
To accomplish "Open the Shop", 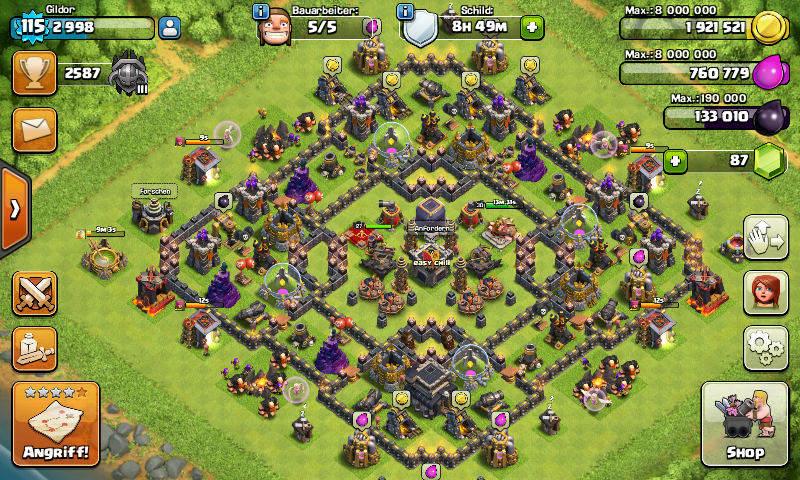I will (x=748, y=424).
